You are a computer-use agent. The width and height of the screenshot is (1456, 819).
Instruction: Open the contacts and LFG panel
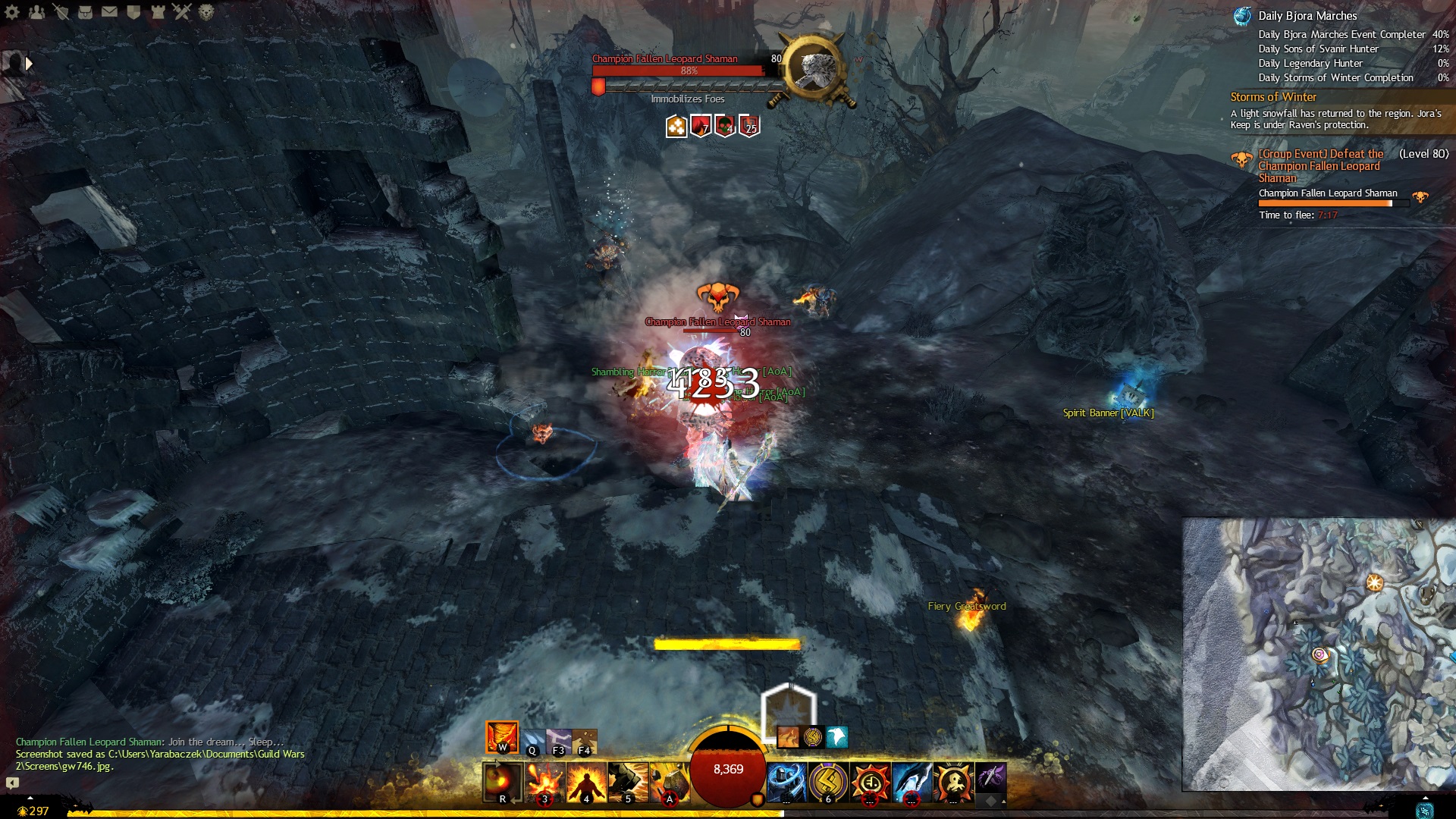36,11
